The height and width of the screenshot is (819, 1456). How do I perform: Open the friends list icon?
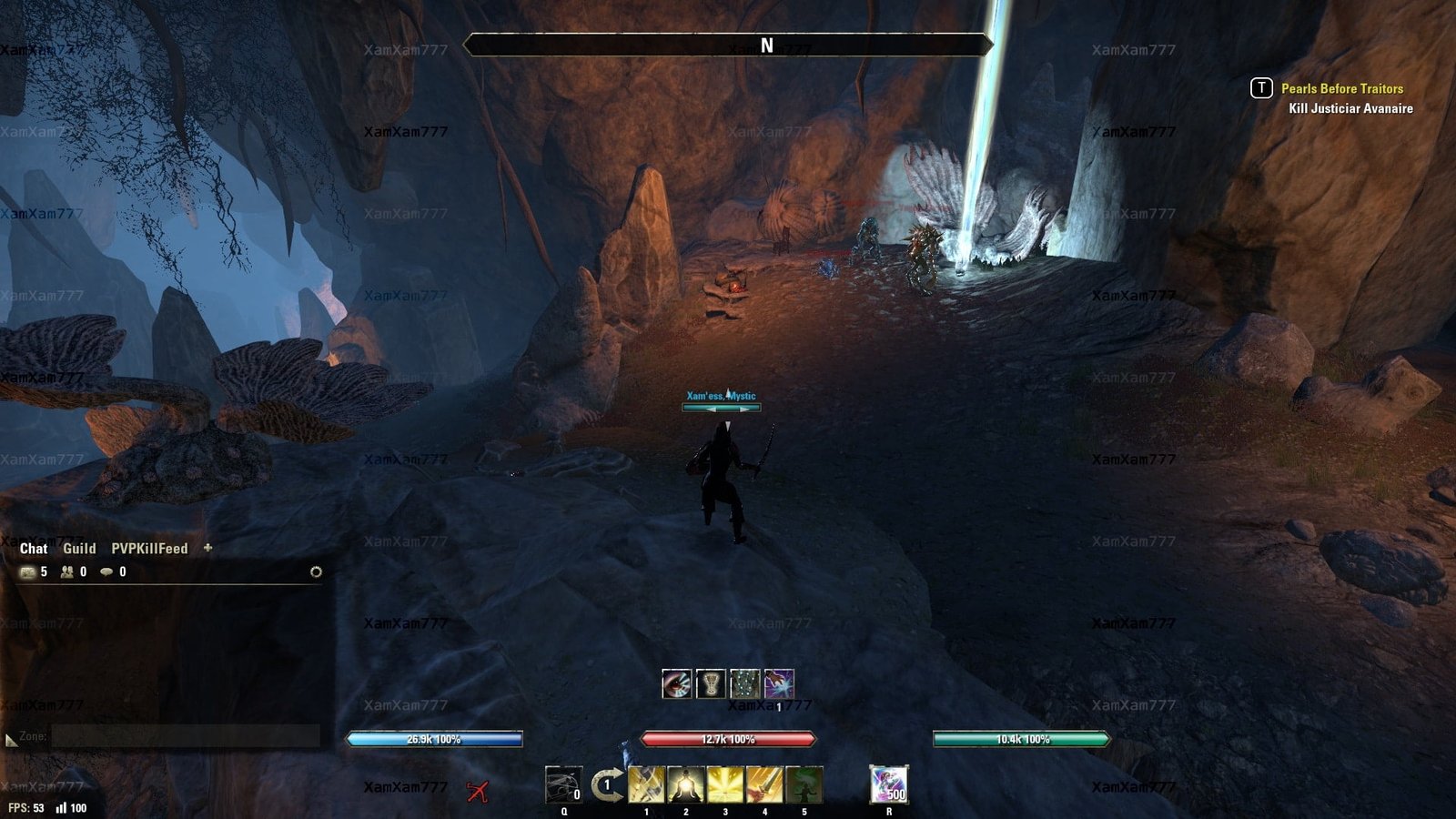pos(67,572)
